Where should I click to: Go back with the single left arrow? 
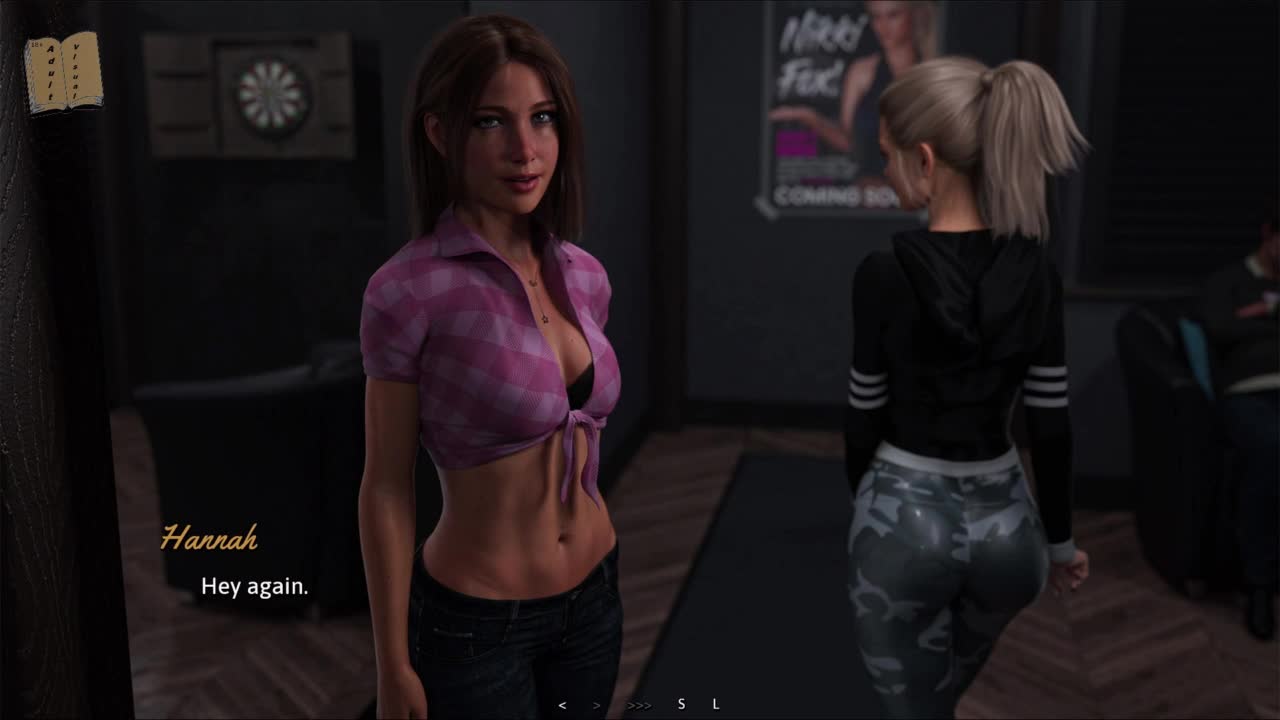tap(562, 705)
